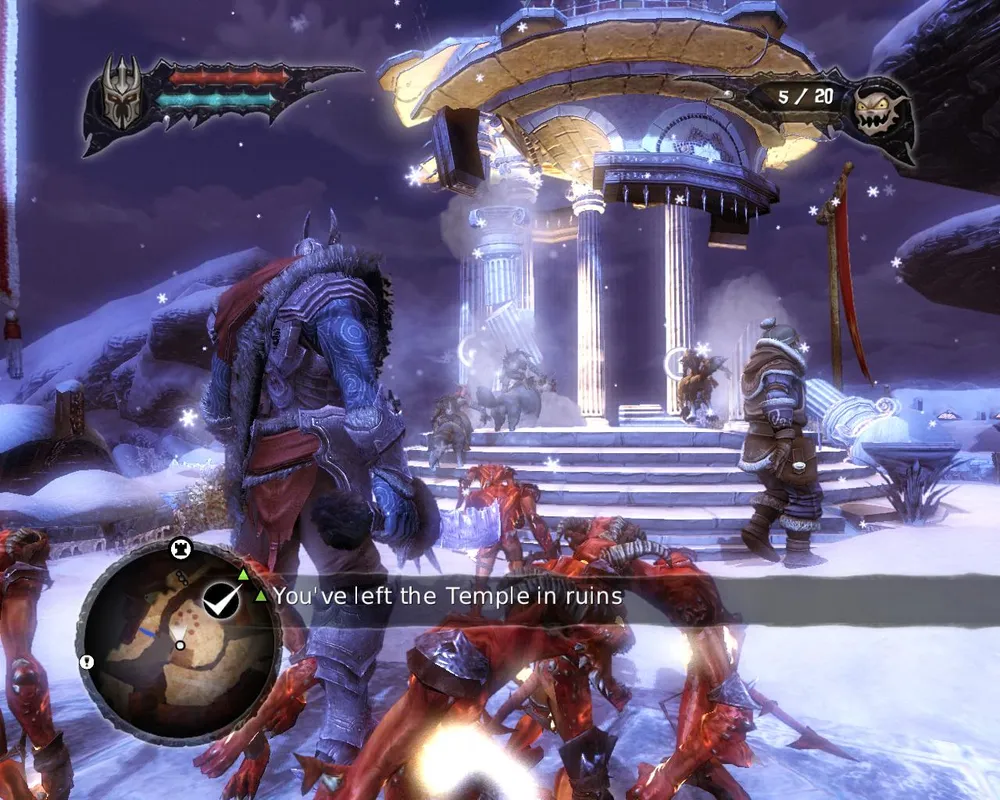Select the completed objective checkmark icon
Screen dimensions: 1000x800
pyautogui.click(x=220, y=599)
